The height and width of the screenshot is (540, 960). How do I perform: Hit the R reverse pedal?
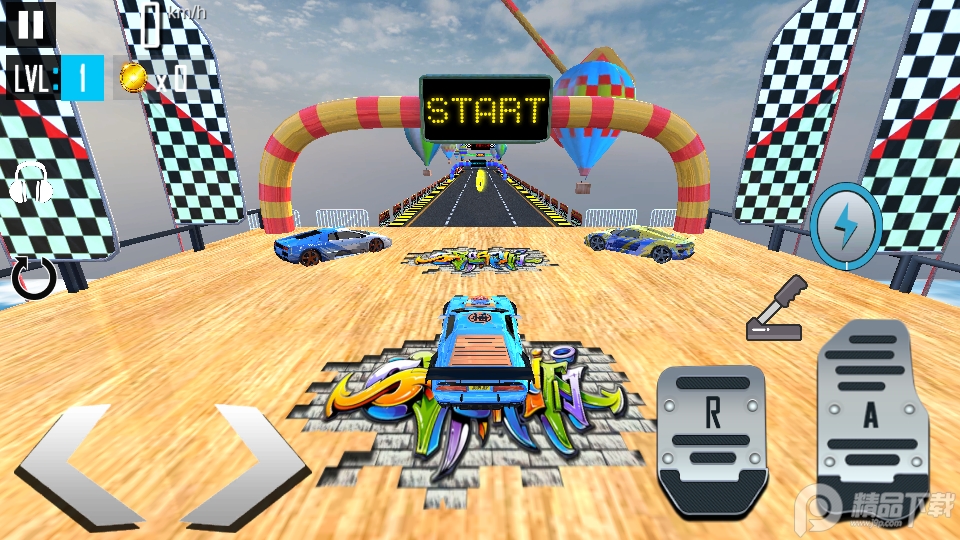coord(712,439)
